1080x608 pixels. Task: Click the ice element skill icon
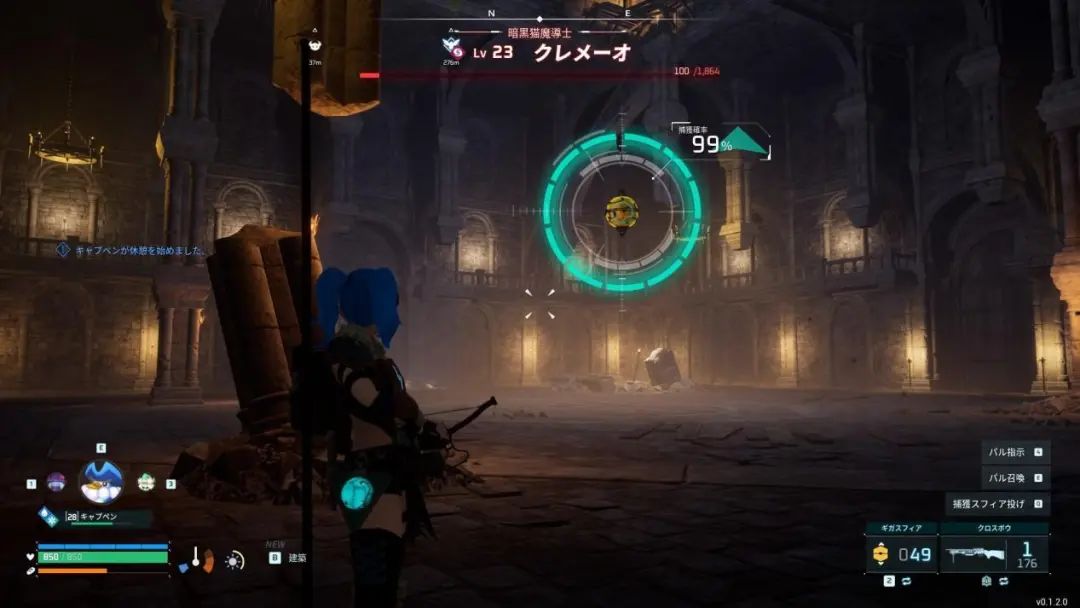(x=49, y=516)
